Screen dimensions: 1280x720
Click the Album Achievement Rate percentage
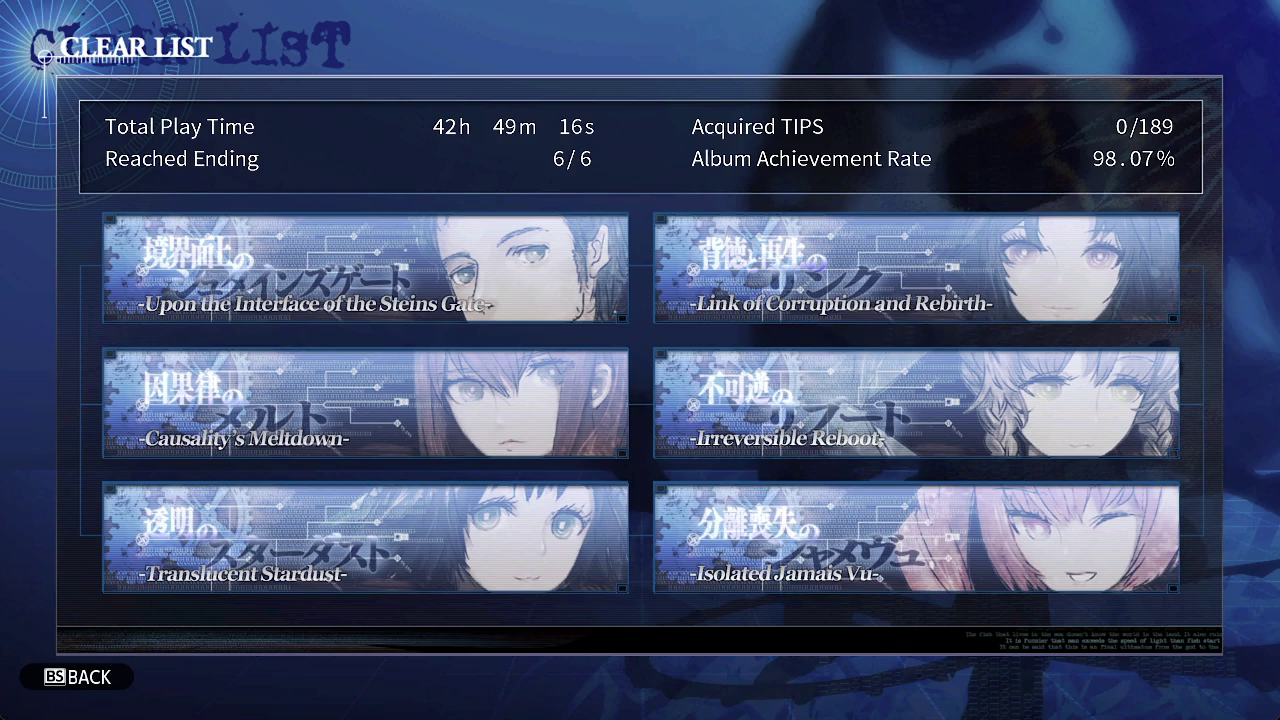pos(1133,158)
